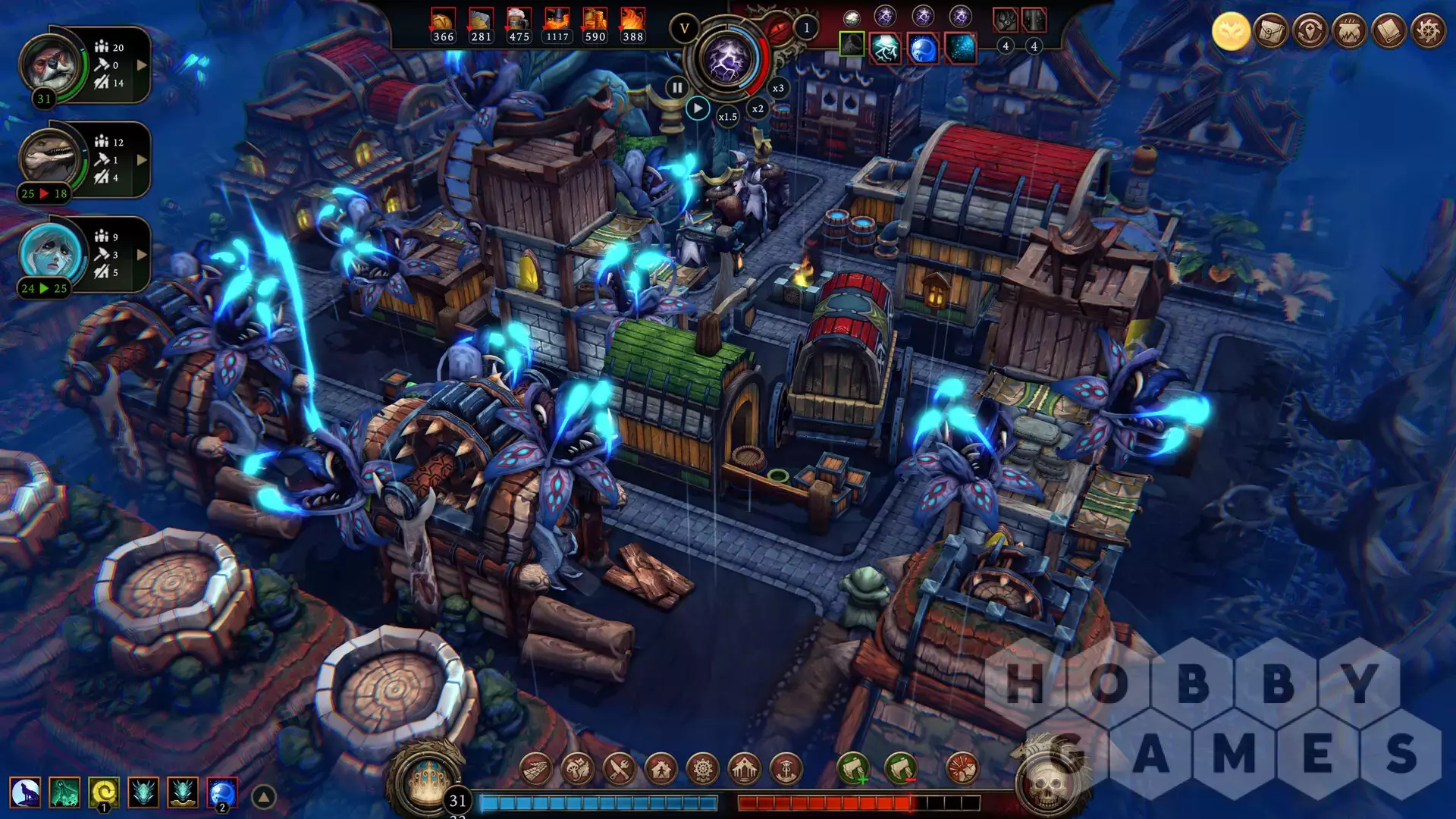
Task: Open the settings ship-wheel icon
Action: (x=1428, y=32)
